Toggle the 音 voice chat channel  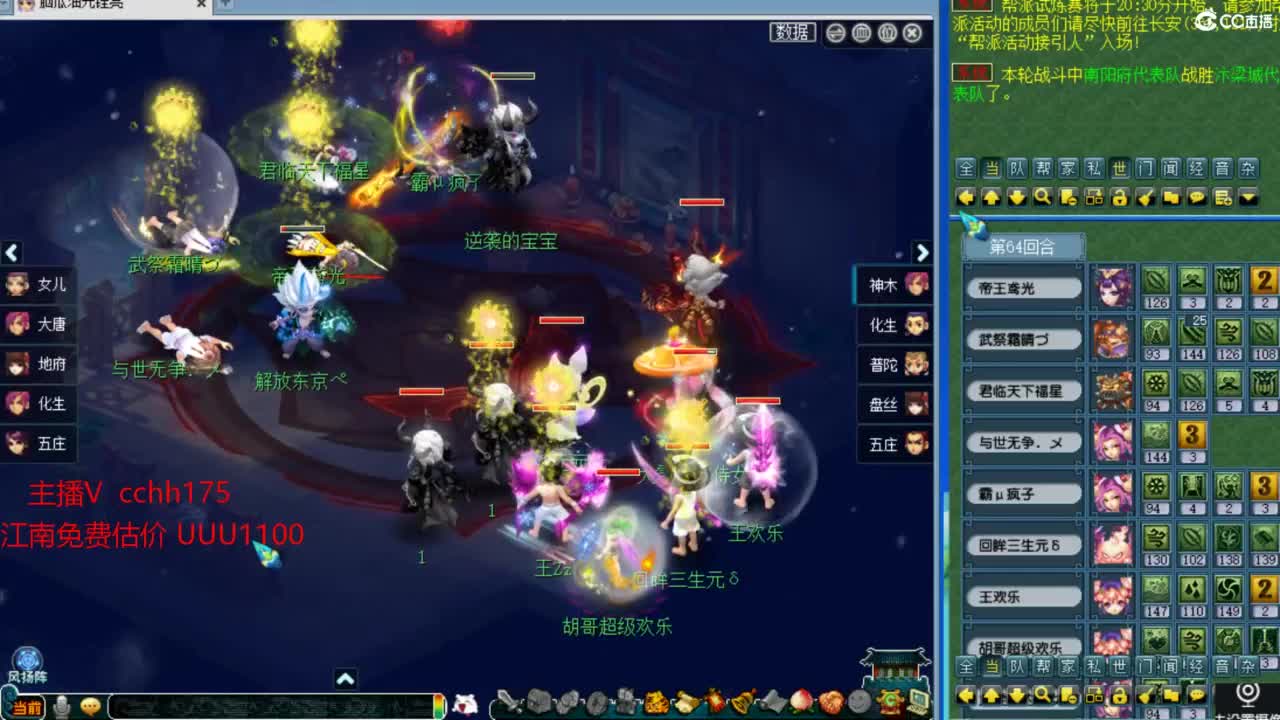click(1220, 168)
